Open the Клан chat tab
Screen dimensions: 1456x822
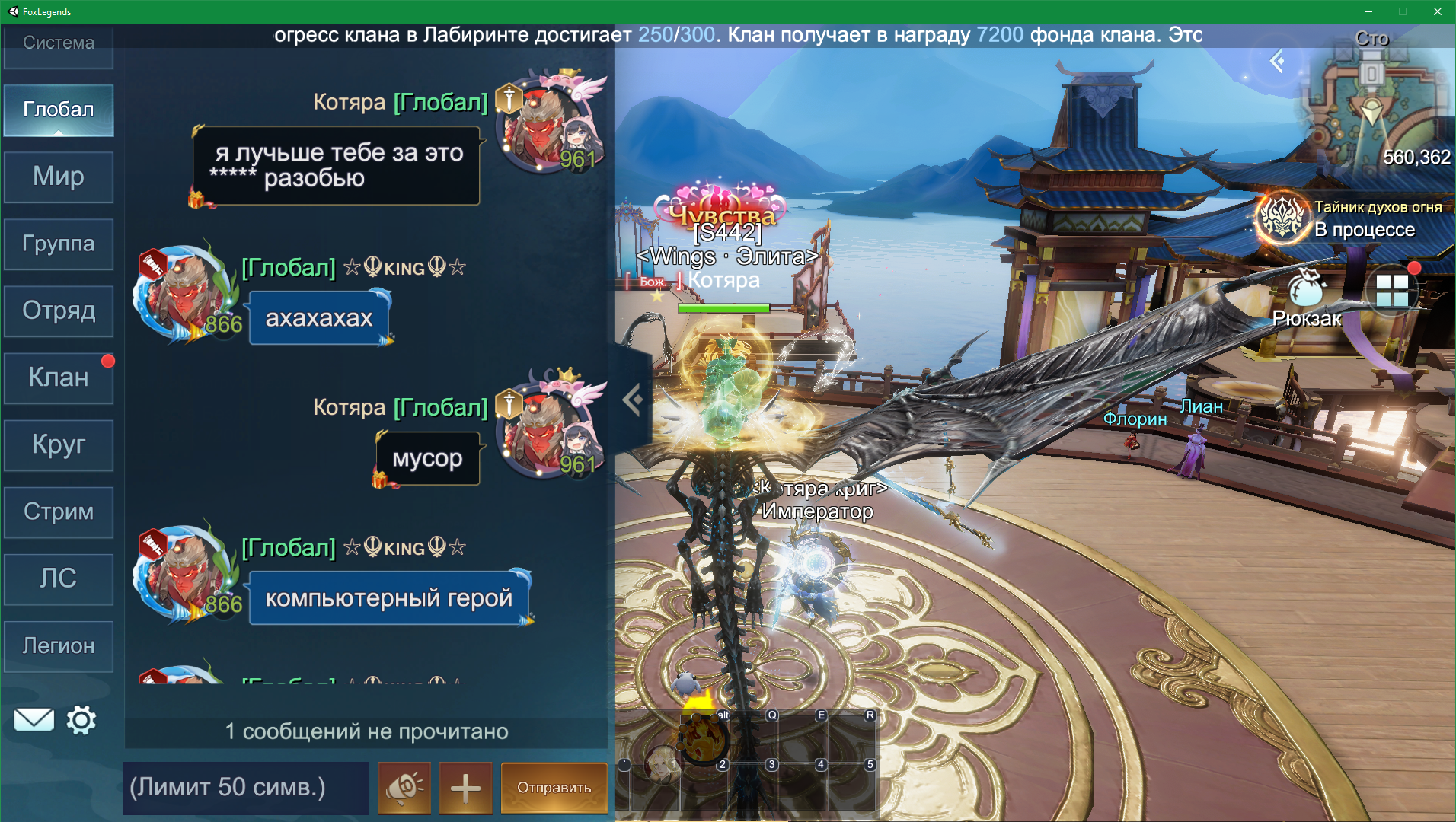[x=59, y=378]
